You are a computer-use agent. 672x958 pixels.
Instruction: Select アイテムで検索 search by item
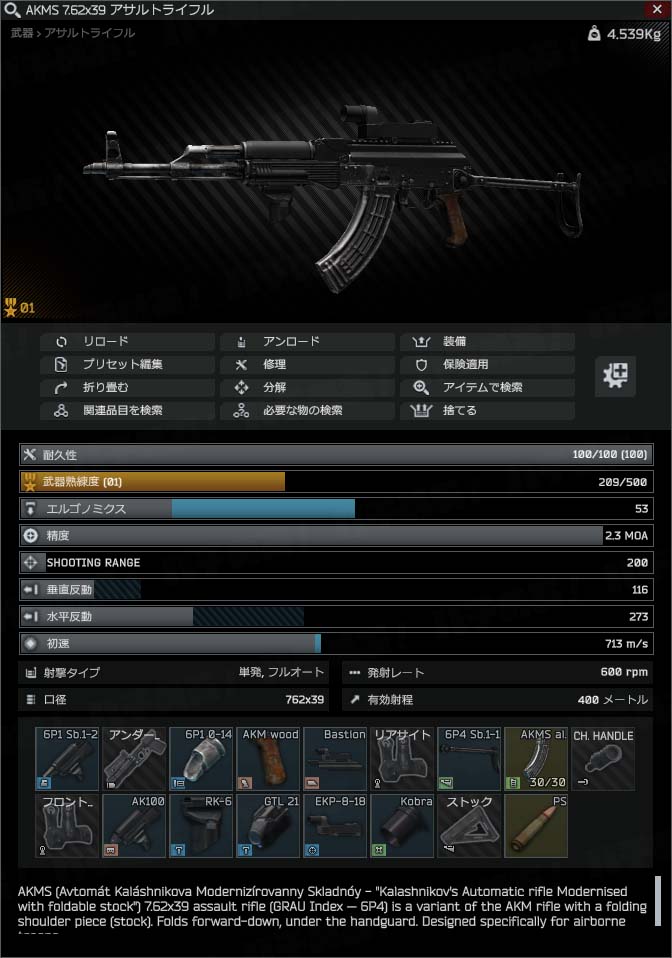(487, 387)
